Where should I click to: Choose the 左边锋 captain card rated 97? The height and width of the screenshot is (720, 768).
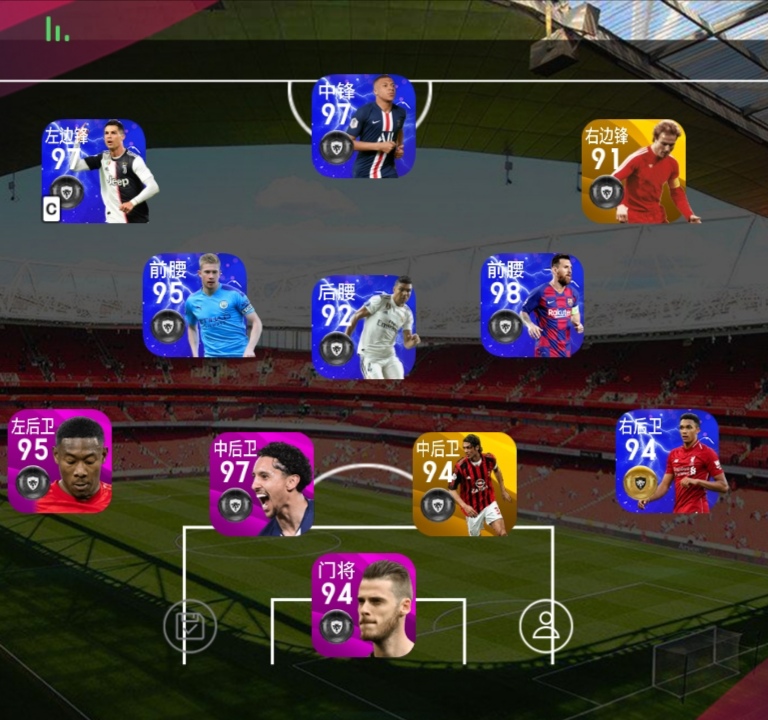(94, 171)
